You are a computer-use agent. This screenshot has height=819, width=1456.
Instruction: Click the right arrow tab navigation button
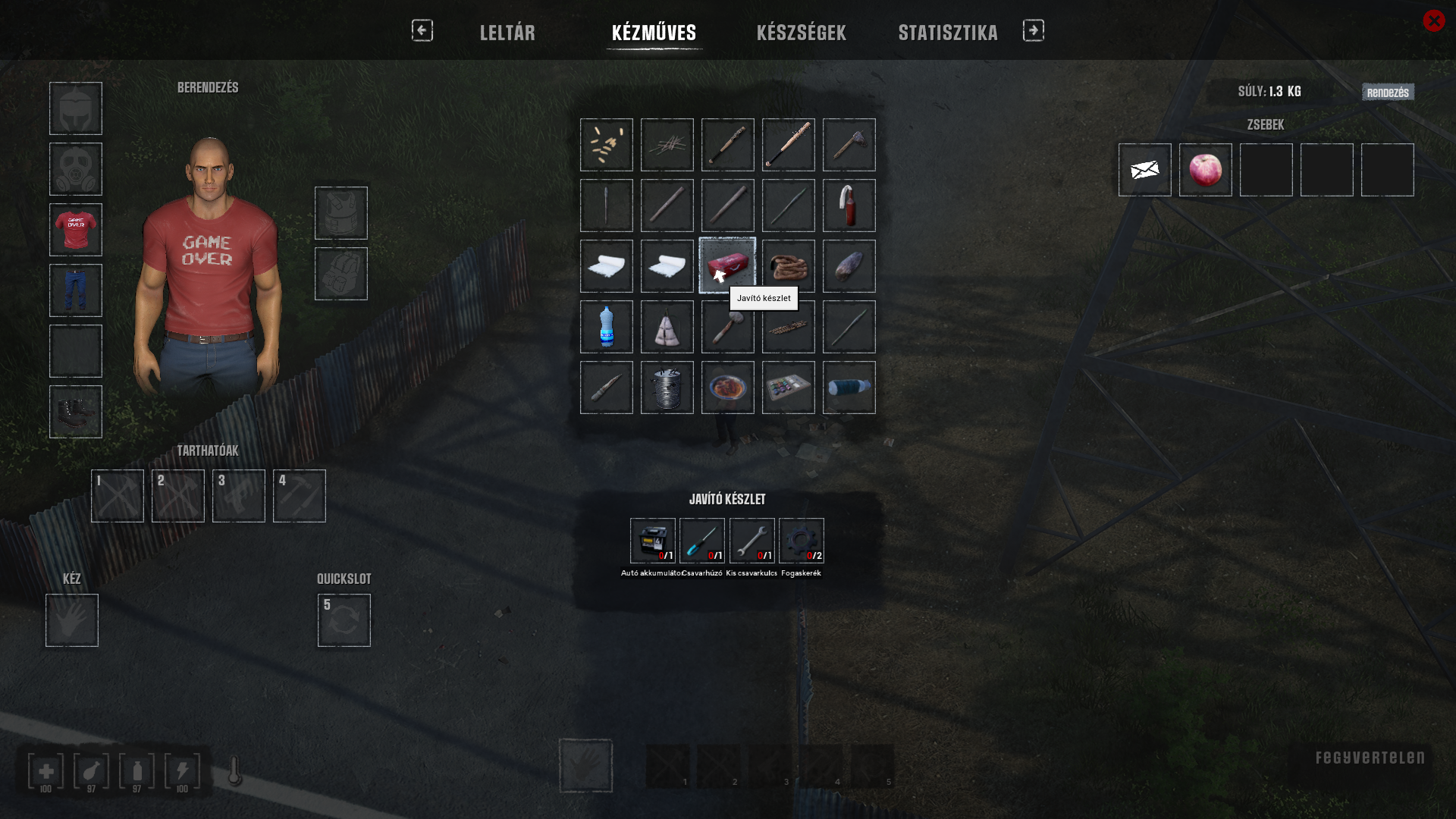1033,30
